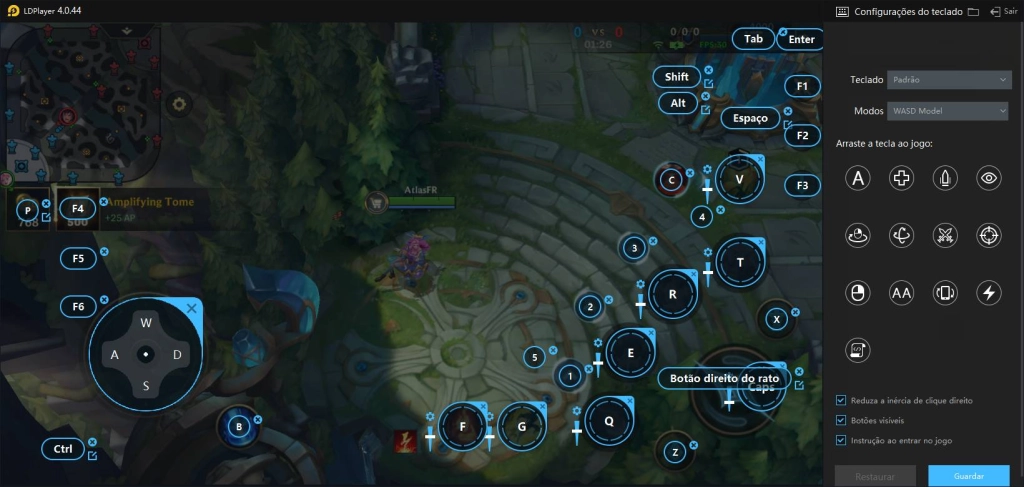This screenshot has width=1024, height=487.
Task: Select the Tab key mapping
Action: (753, 39)
